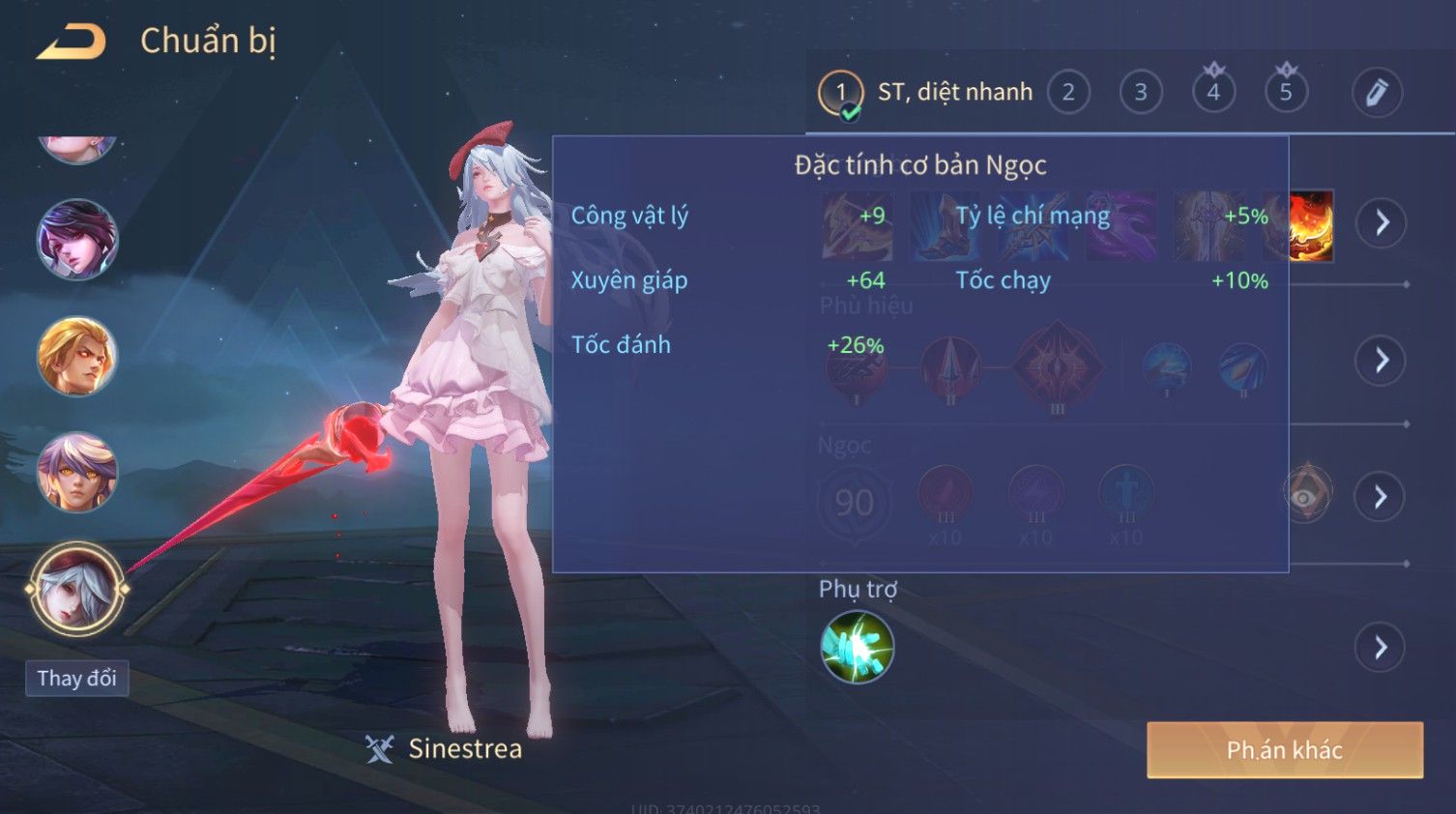The height and width of the screenshot is (814, 1456).
Task: Expand the Ngọc section arrow
Action: coord(1382,497)
